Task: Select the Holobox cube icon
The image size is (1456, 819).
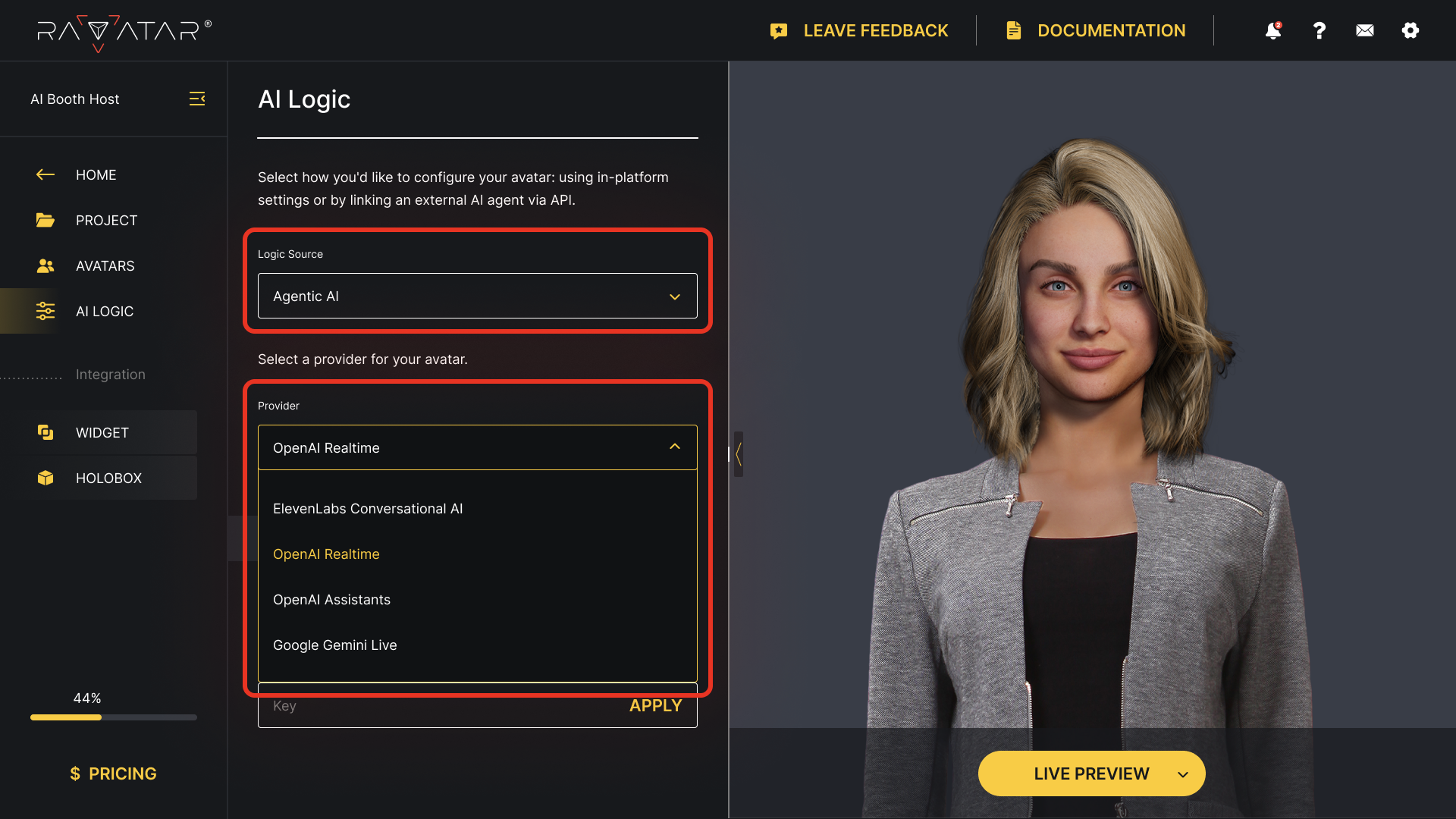Action: tap(45, 478)
